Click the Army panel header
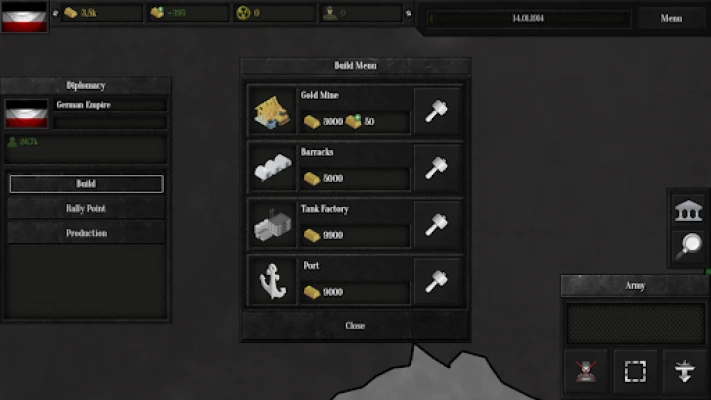 (635, 286)
